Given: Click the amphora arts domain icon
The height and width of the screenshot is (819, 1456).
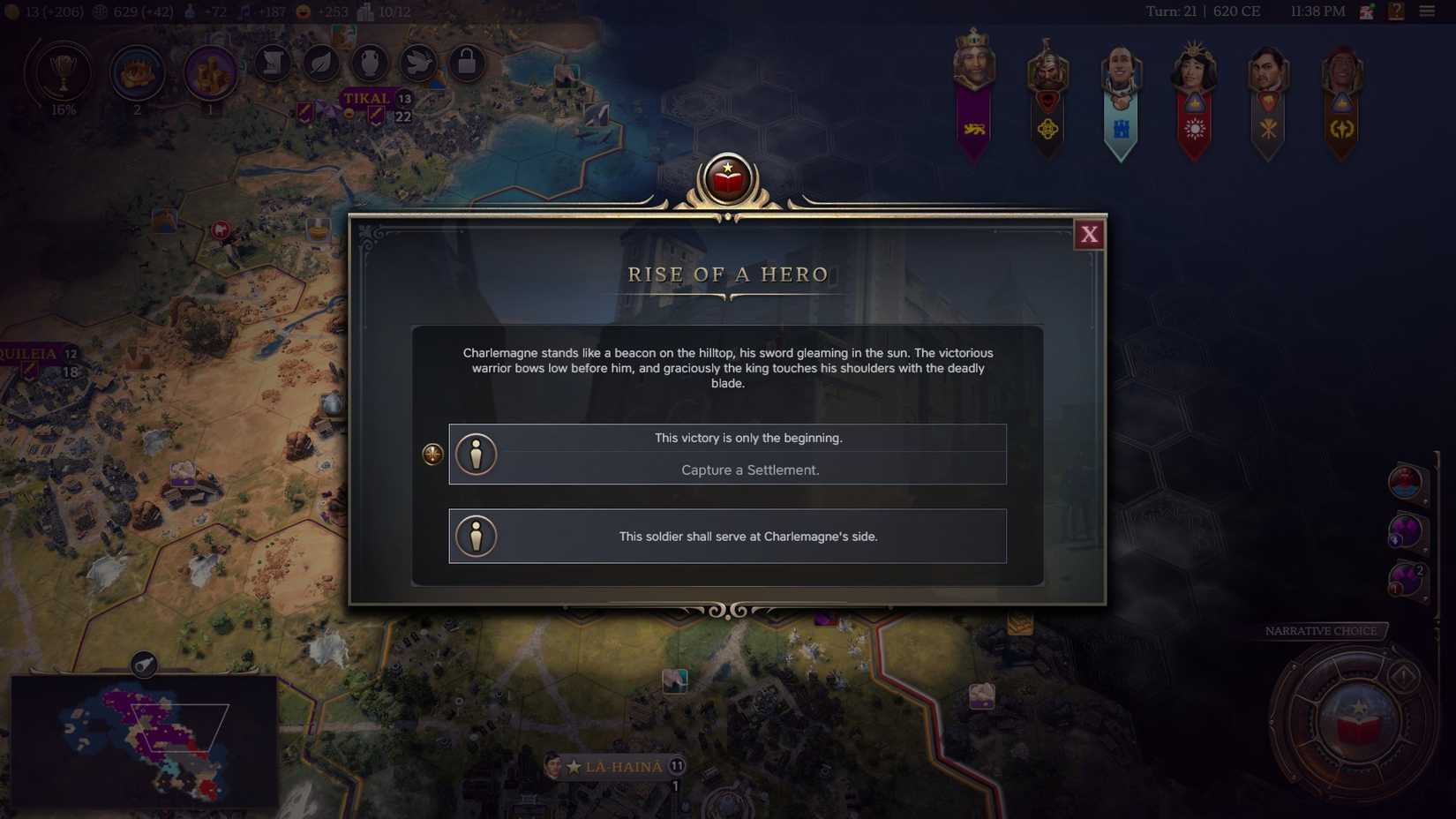Looking at the screenshot, I should click(369, 64).
